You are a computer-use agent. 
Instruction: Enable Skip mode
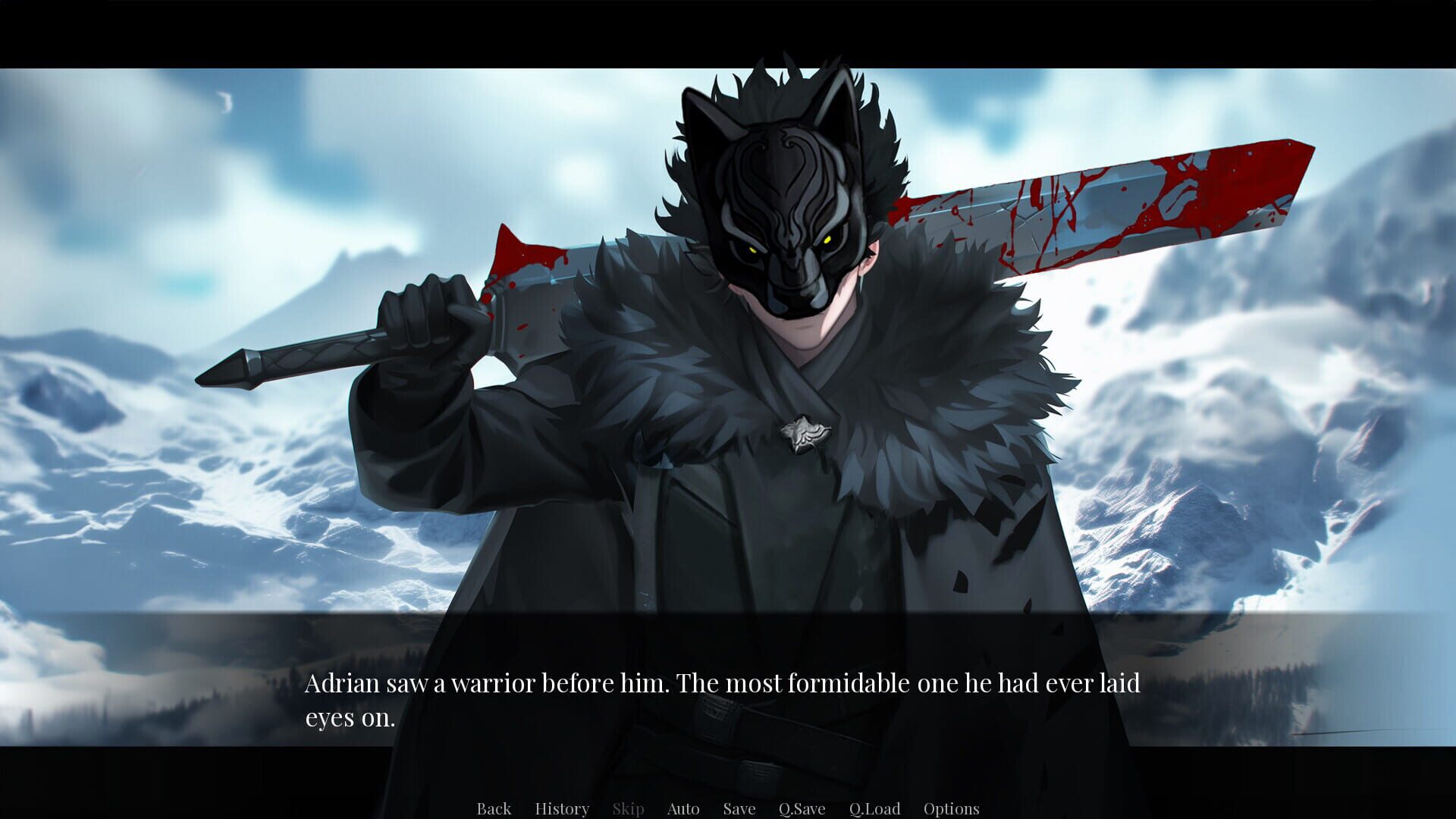(628, 808)
